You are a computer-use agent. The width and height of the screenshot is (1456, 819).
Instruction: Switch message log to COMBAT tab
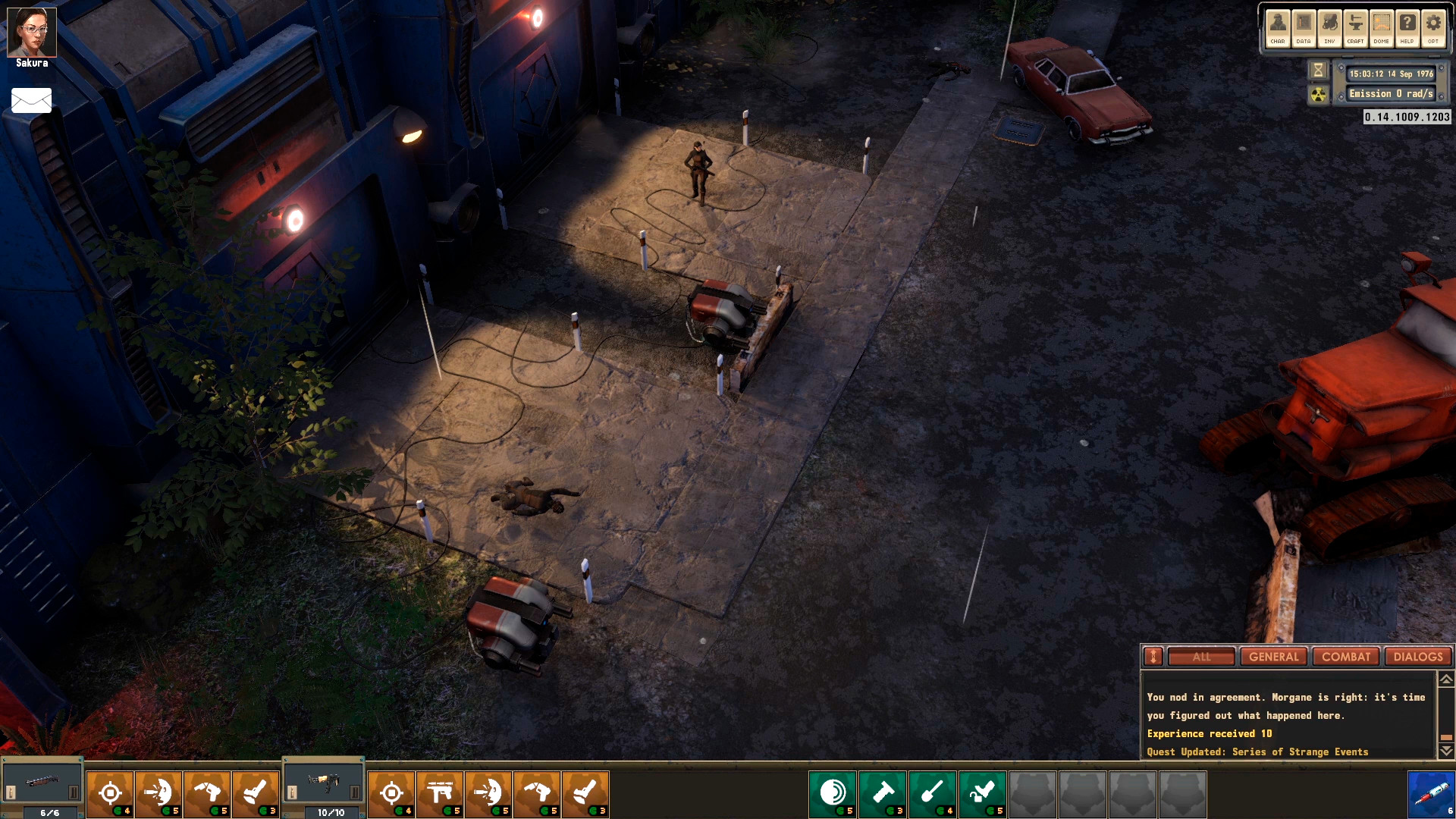(1346, 657)
